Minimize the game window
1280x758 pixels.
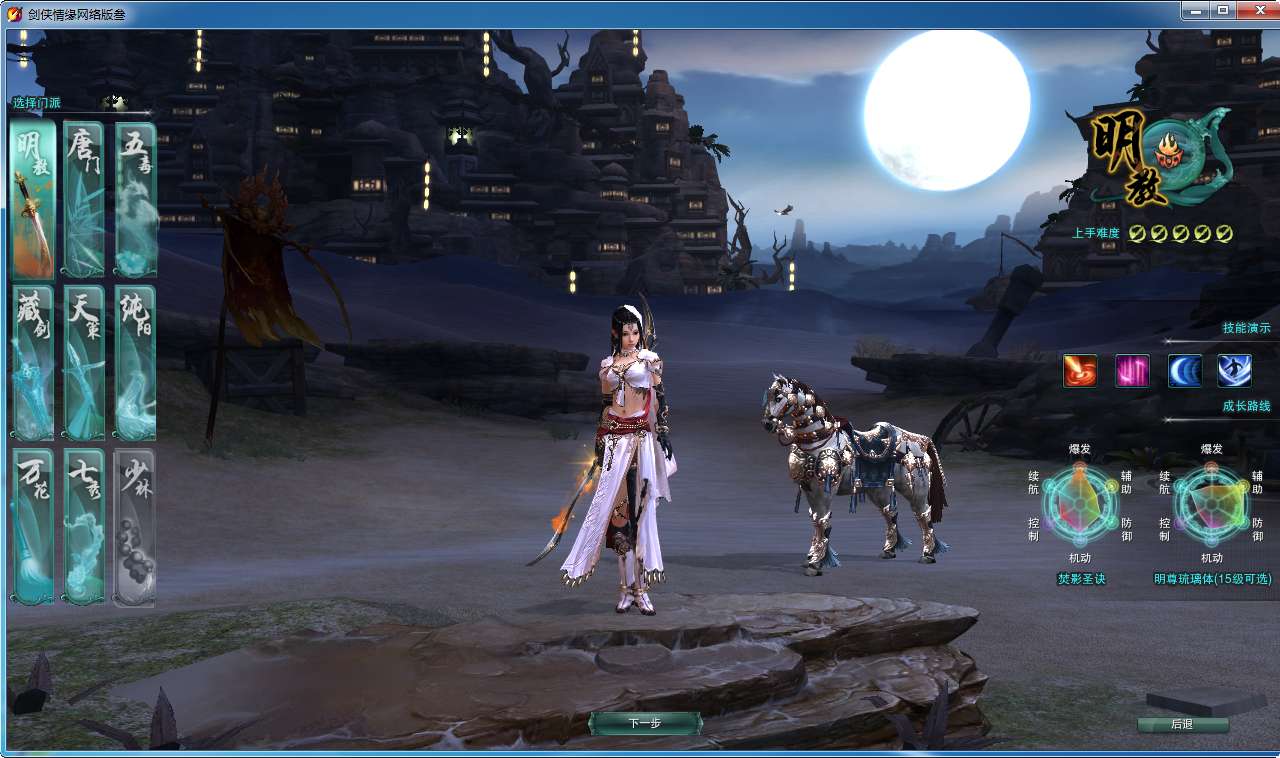click(1195, 10)
